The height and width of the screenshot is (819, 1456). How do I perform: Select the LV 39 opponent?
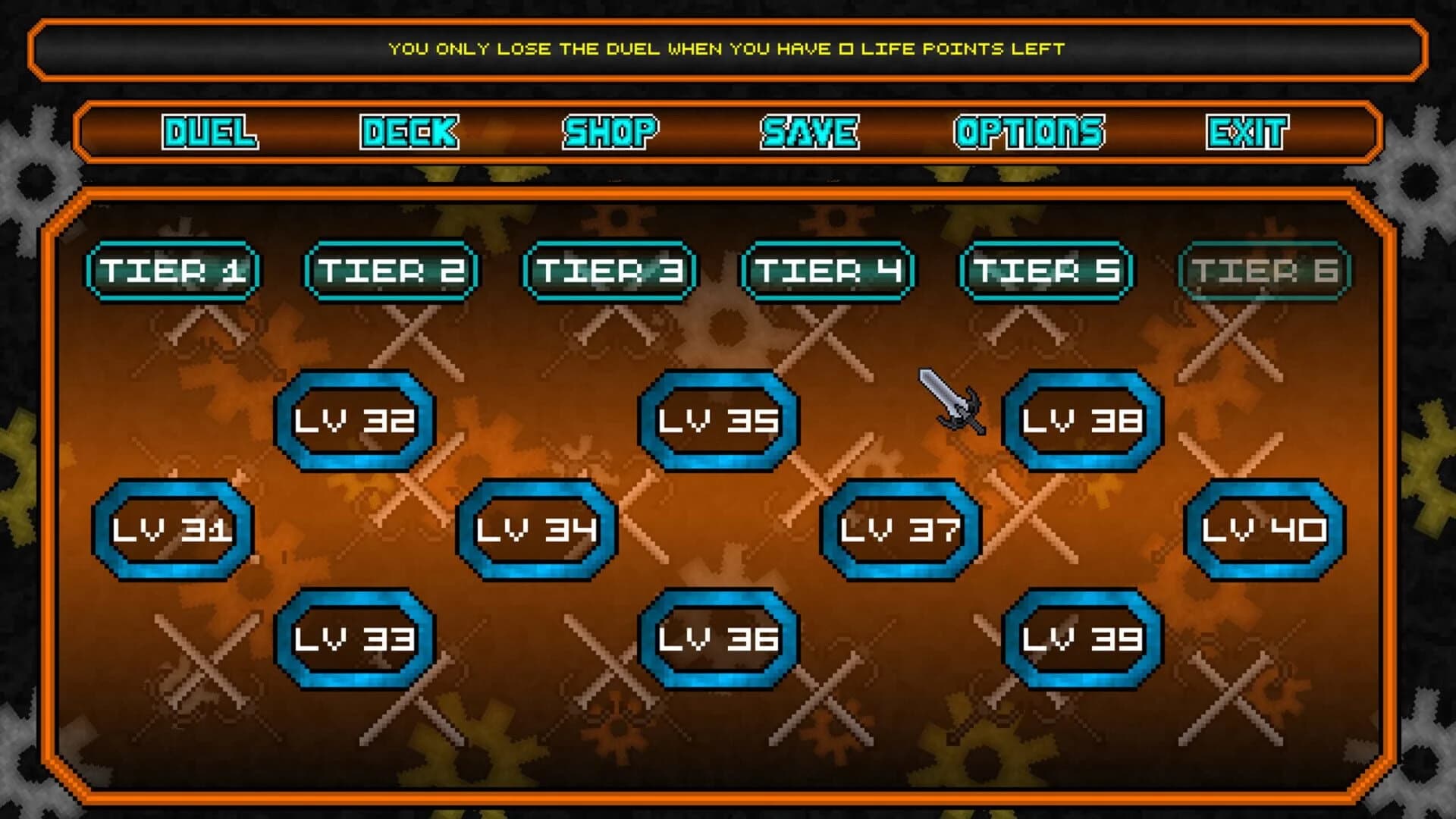click(1084, 641)
